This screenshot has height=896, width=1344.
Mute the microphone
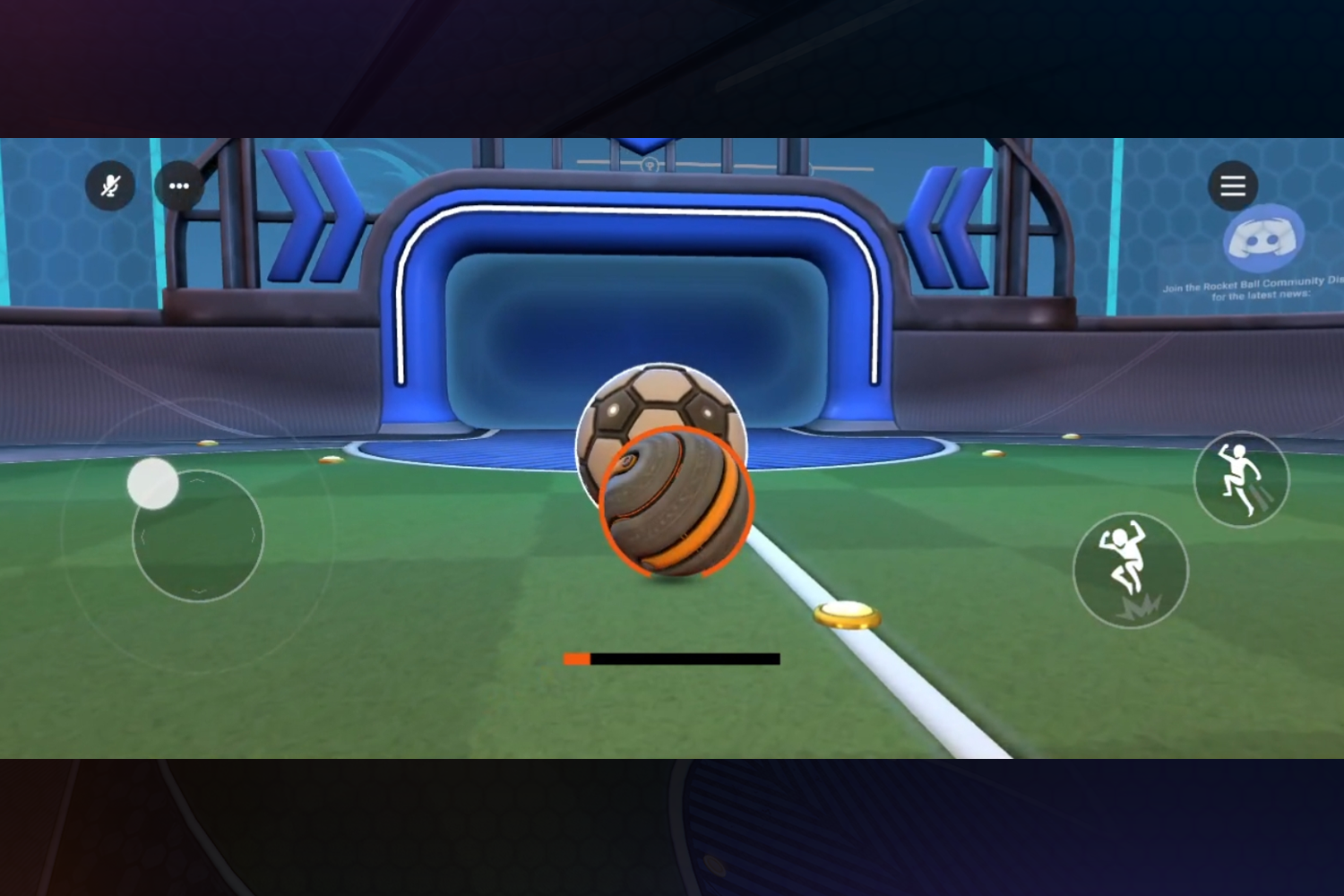coord(111,186)
